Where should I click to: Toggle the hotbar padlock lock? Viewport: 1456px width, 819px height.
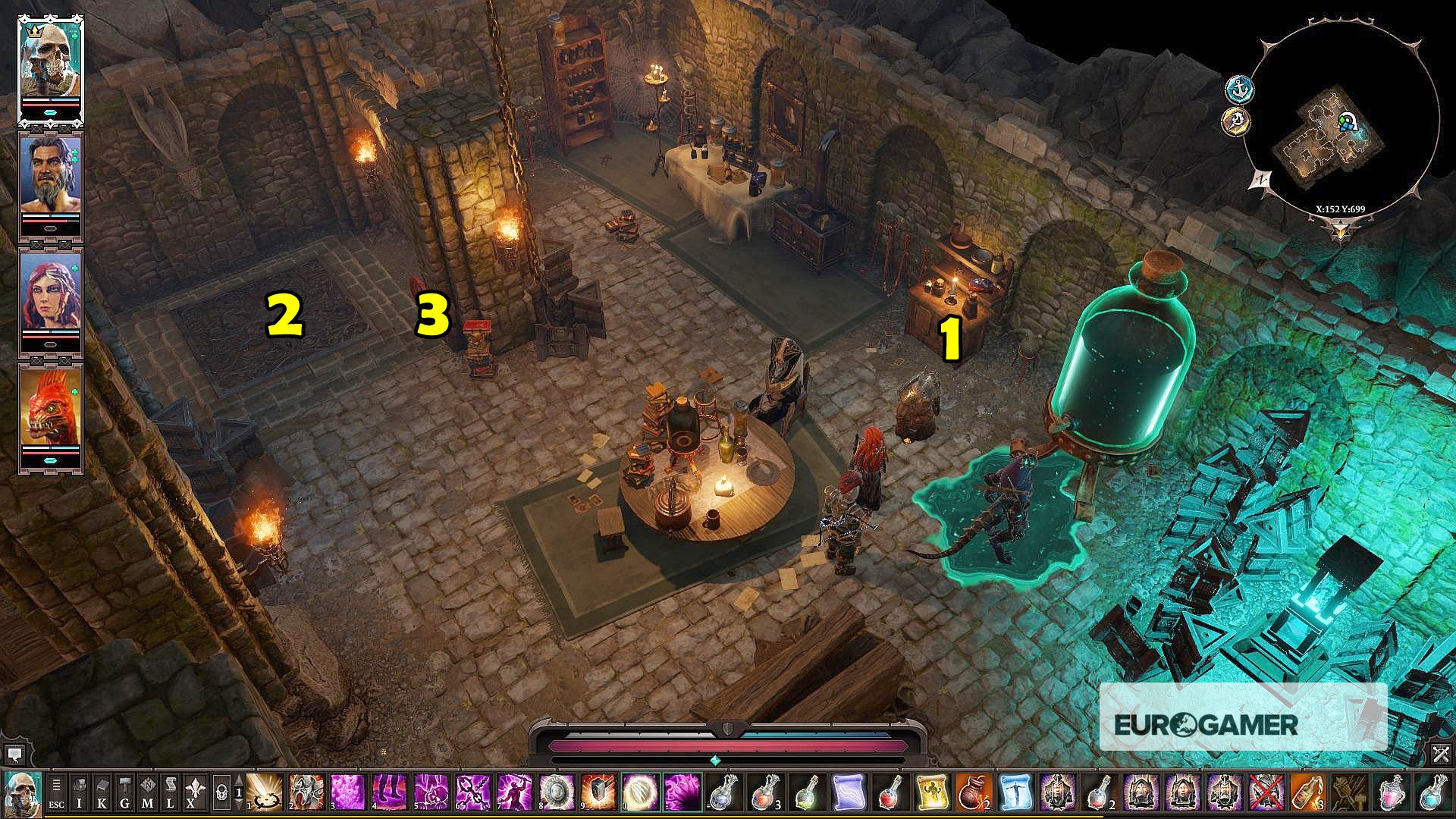(222, 793)
